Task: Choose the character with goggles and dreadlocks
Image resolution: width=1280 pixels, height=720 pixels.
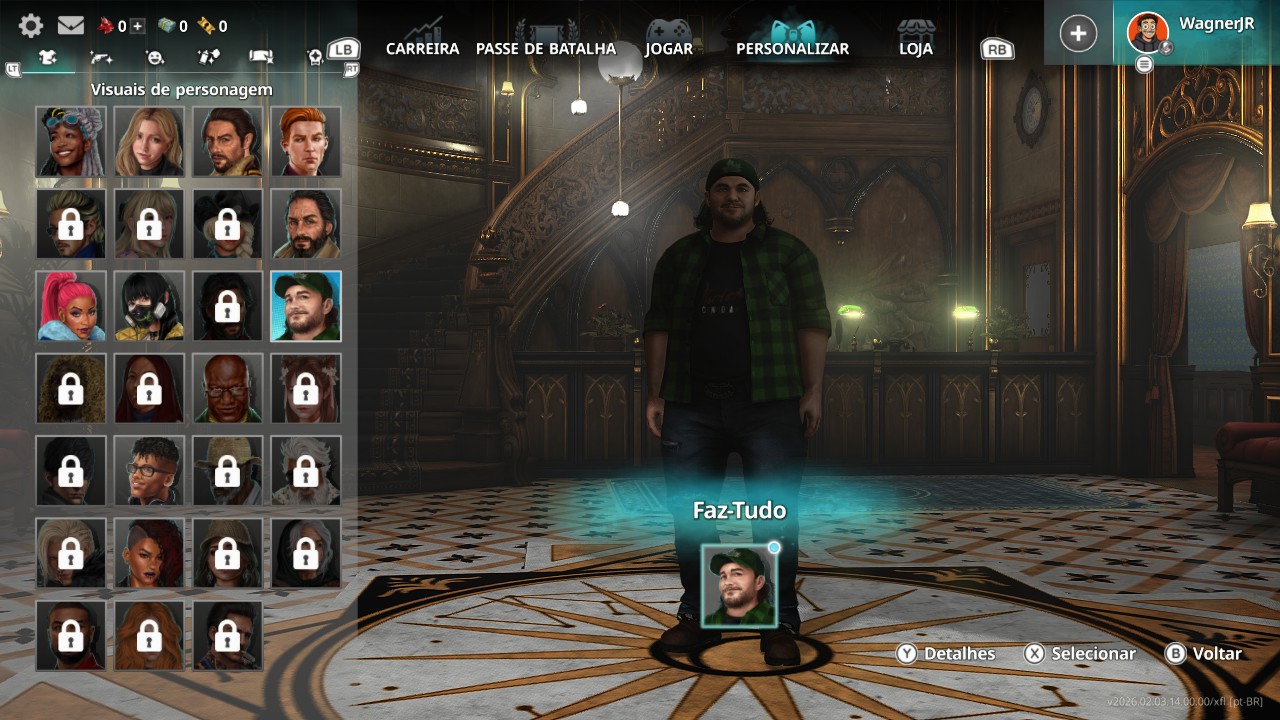Action: click(x=71, y=142)
